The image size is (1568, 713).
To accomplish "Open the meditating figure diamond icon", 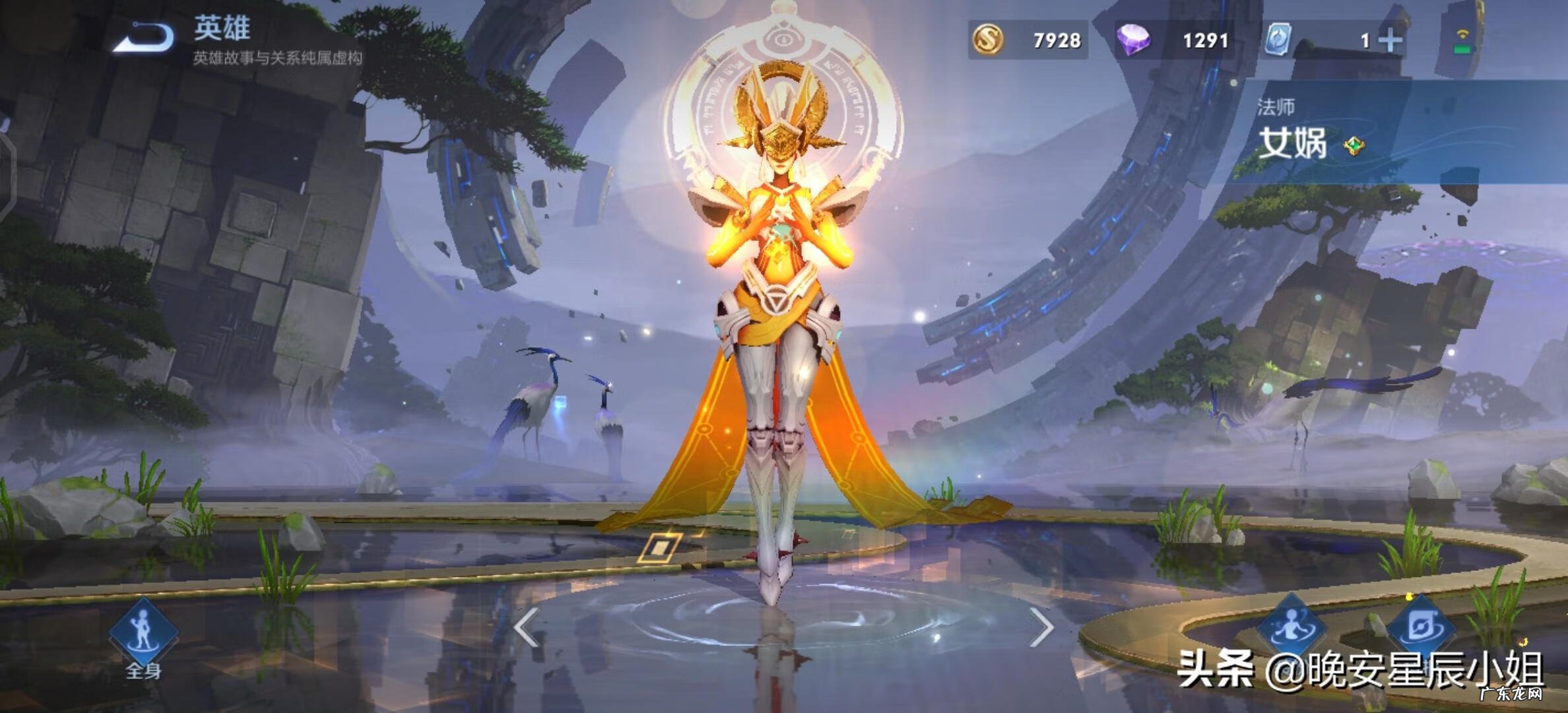I will click(1290, 626).
